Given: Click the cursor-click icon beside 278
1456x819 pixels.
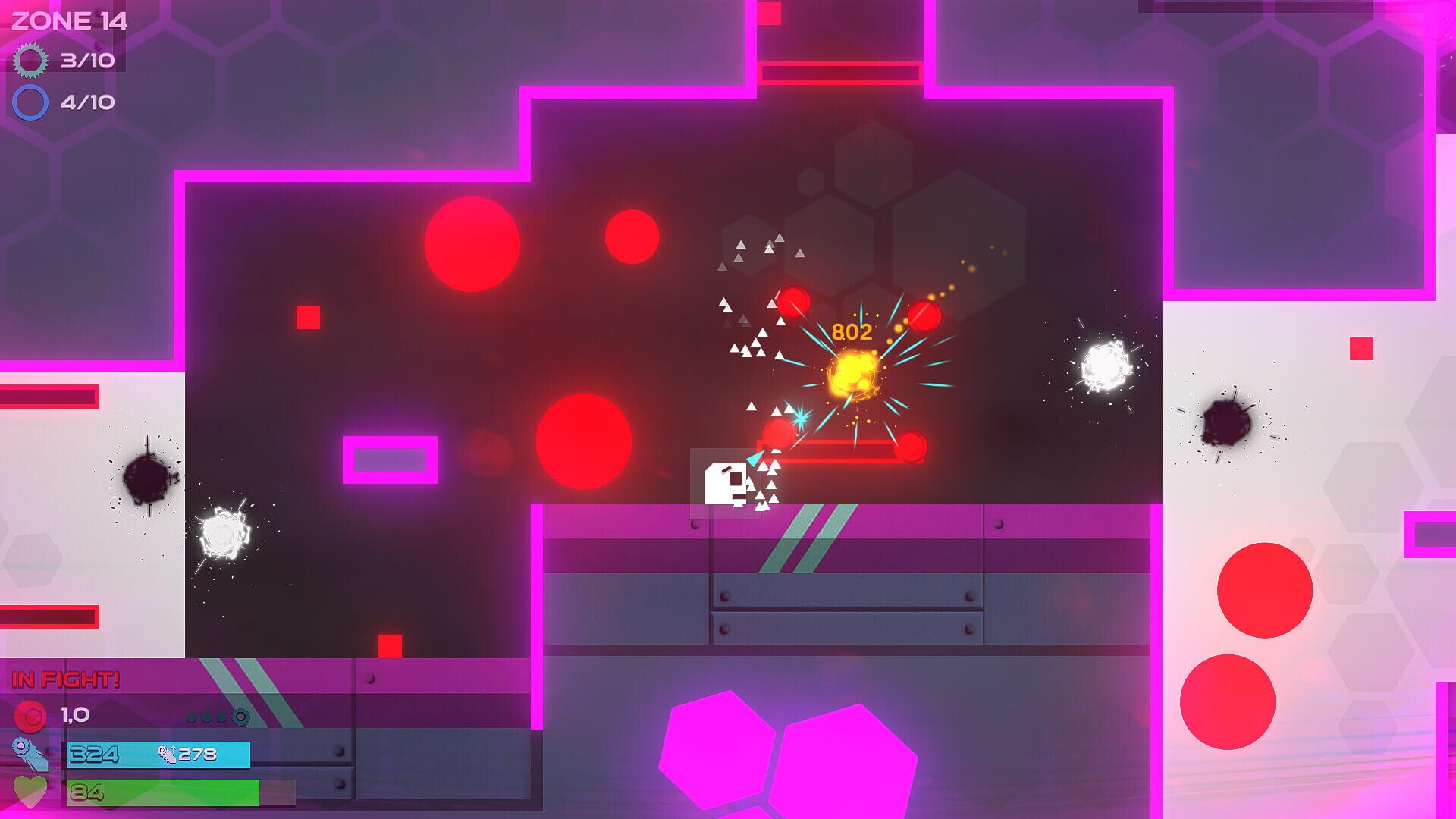Looking at the screenshot, I should pyautogui.click(x=168, y=756).
